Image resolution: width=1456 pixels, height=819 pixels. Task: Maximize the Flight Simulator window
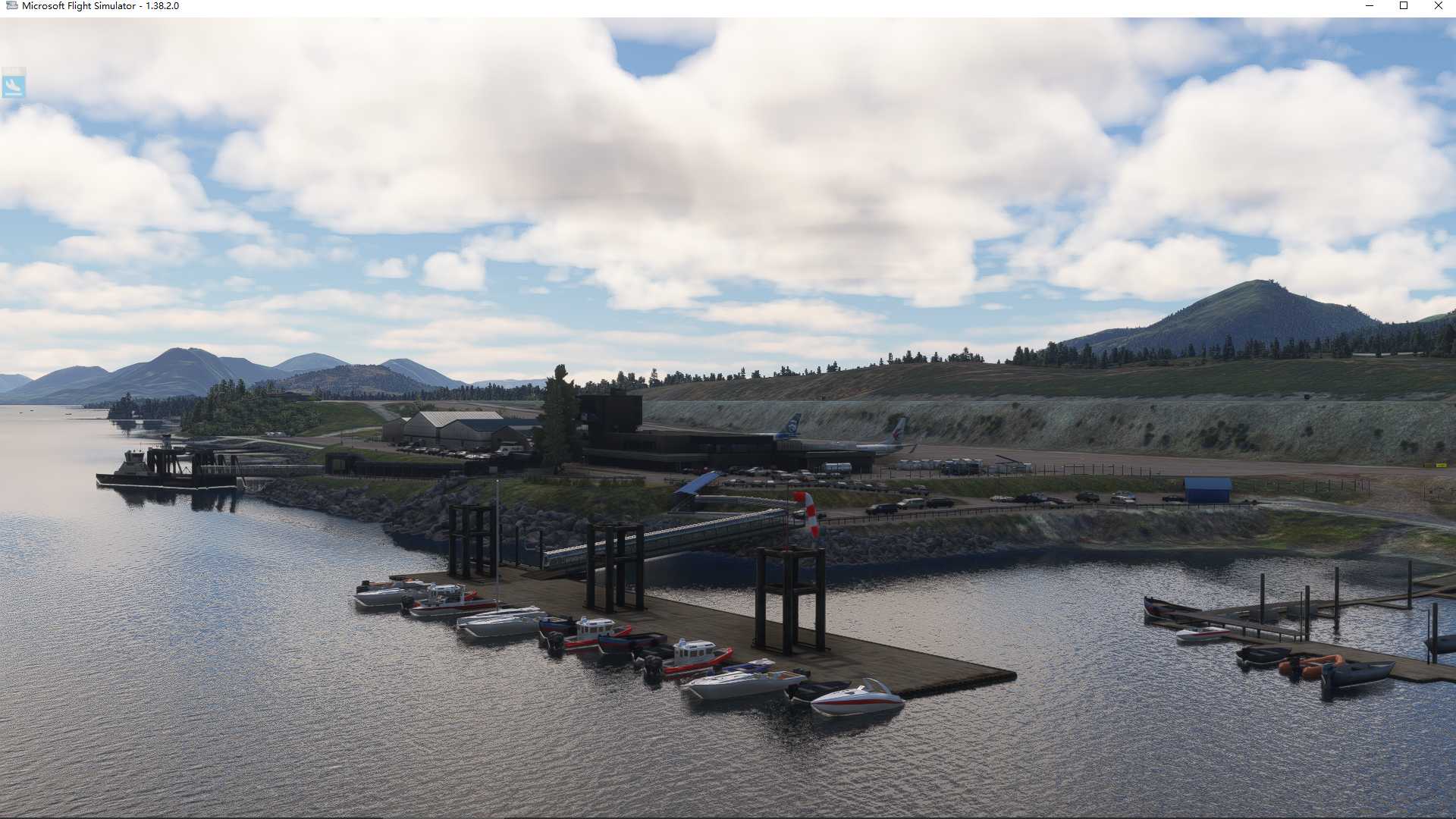(x=1404, y=6)
